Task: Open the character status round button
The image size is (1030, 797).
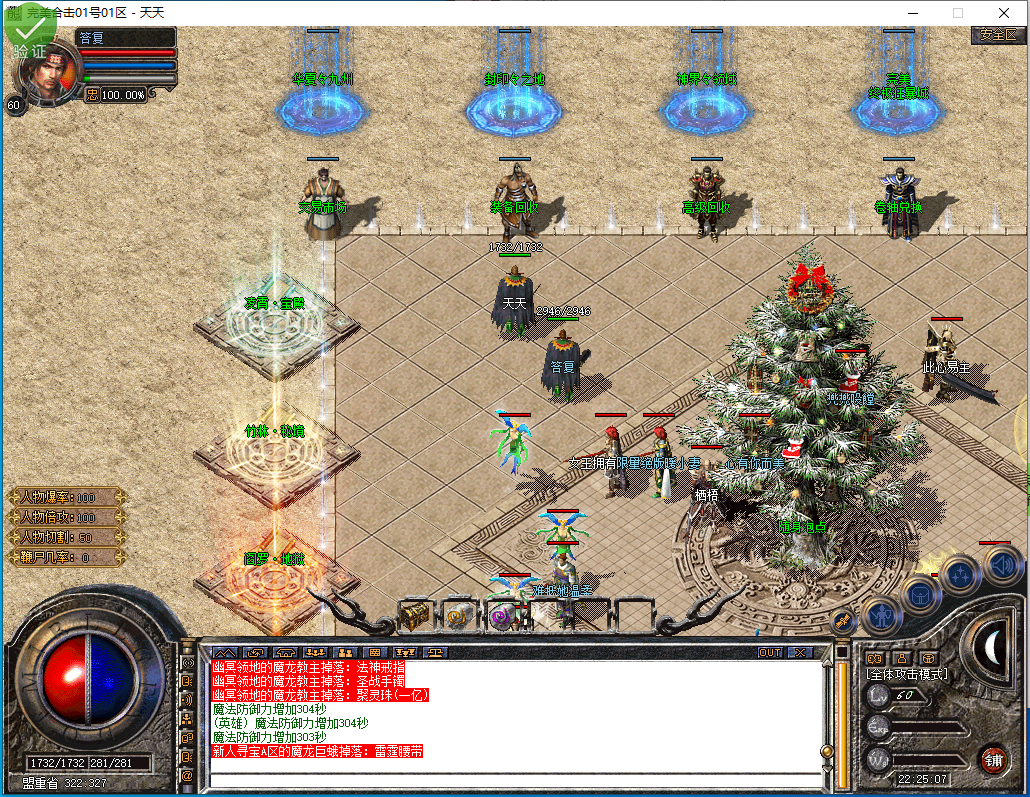Action: [x=881, y=614]
